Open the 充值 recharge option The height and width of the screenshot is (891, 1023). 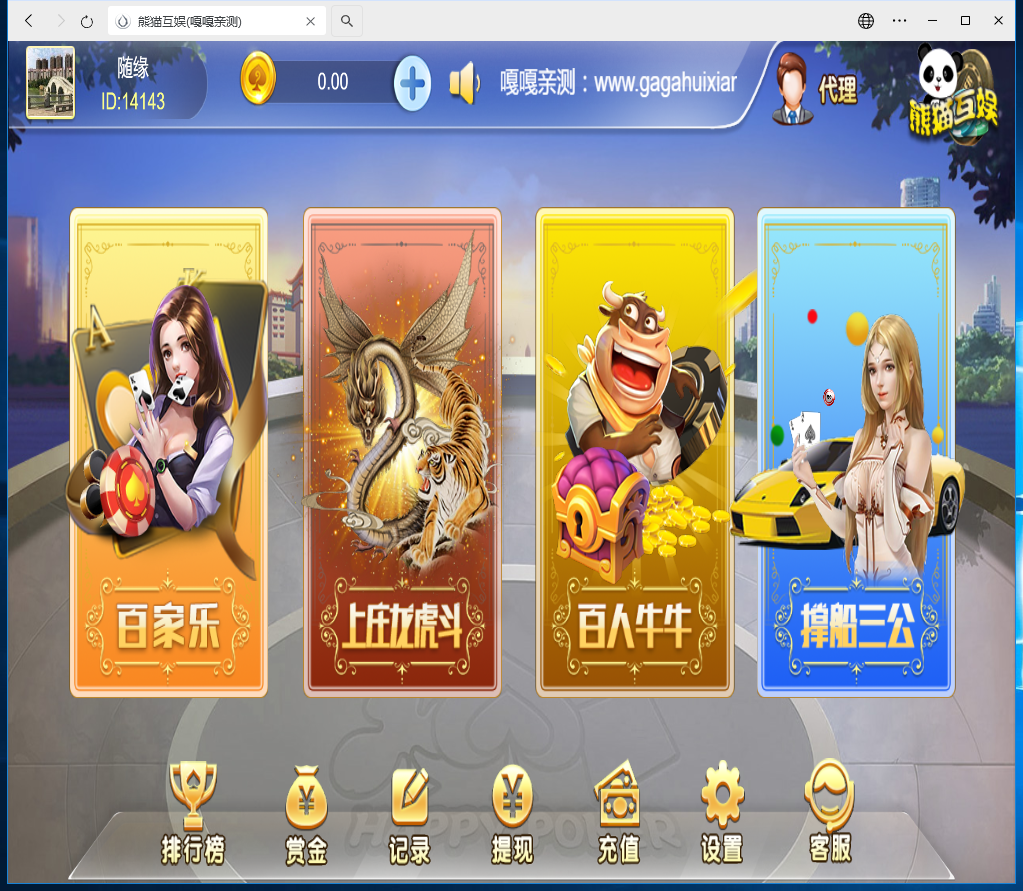click(x=618, y=813)
